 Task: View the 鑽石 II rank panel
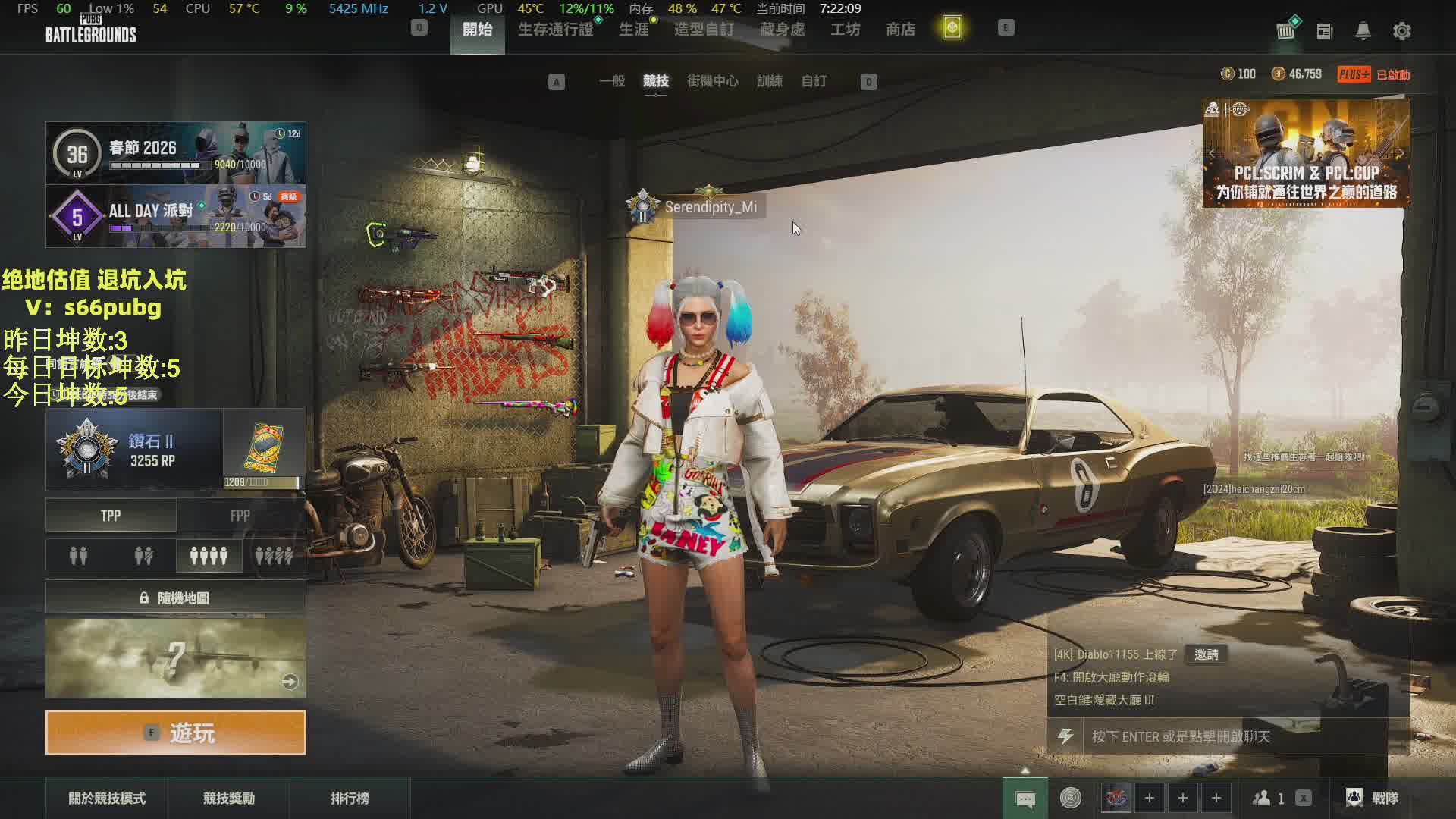[x=134, y=450]
